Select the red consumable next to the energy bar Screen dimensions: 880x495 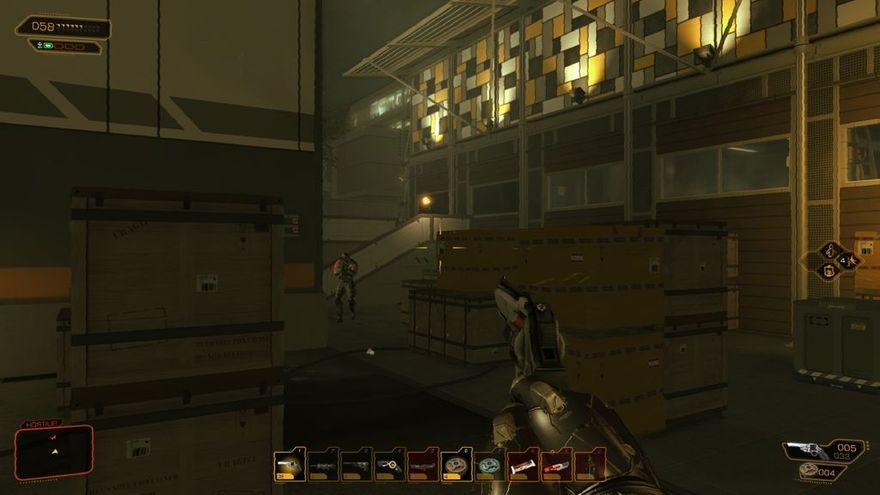click(x=556, y=465)
